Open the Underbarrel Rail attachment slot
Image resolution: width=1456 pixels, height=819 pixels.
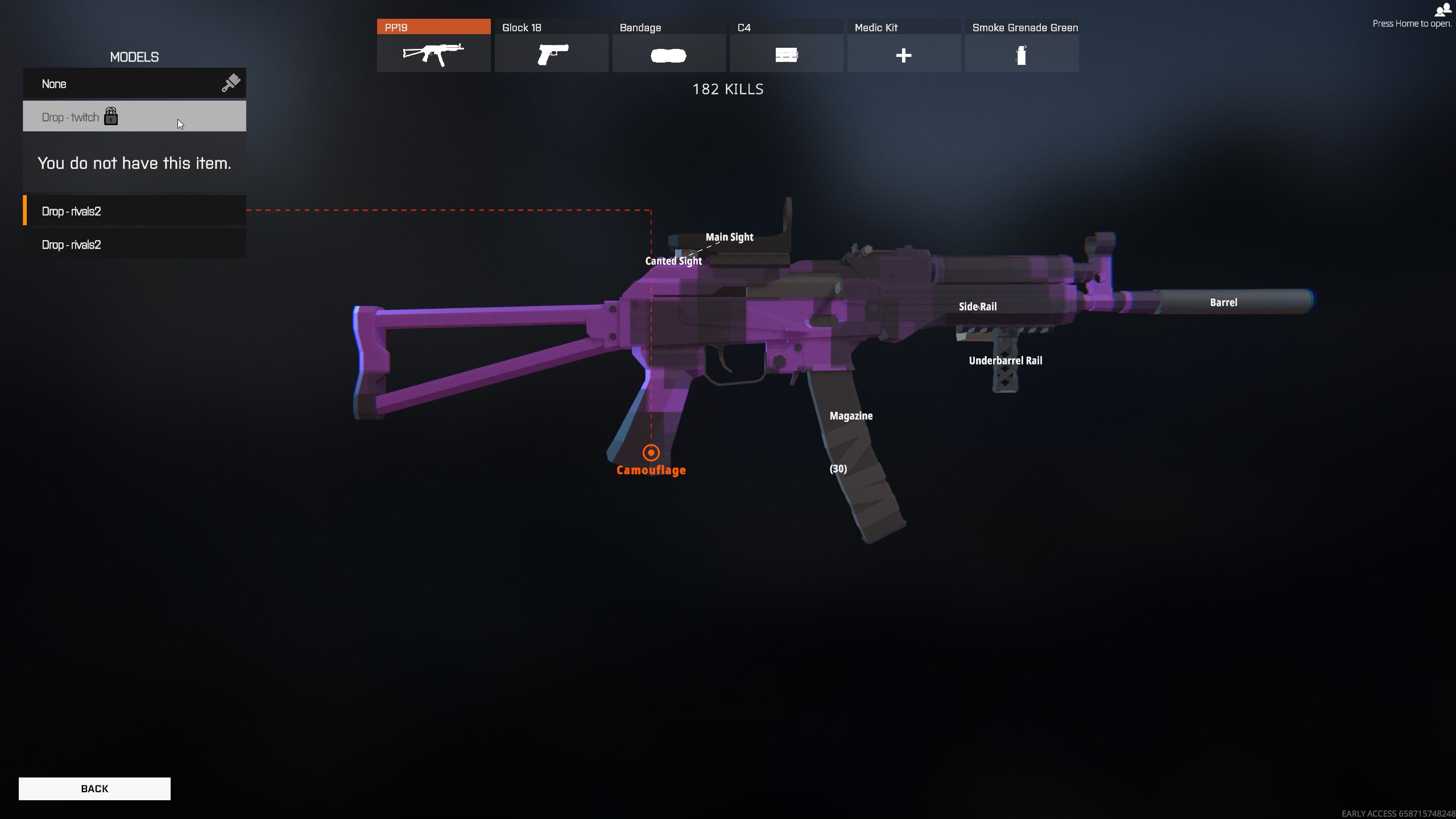(1006, 361)
